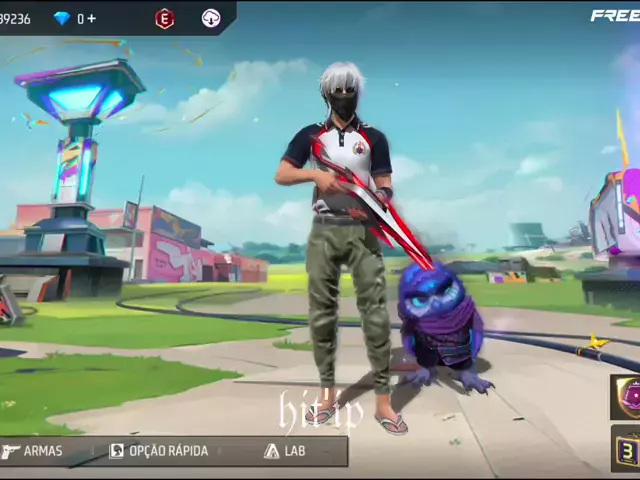640x480 pixels.
Task: Click the red hexagon E icon
Action: pos(165,18)
